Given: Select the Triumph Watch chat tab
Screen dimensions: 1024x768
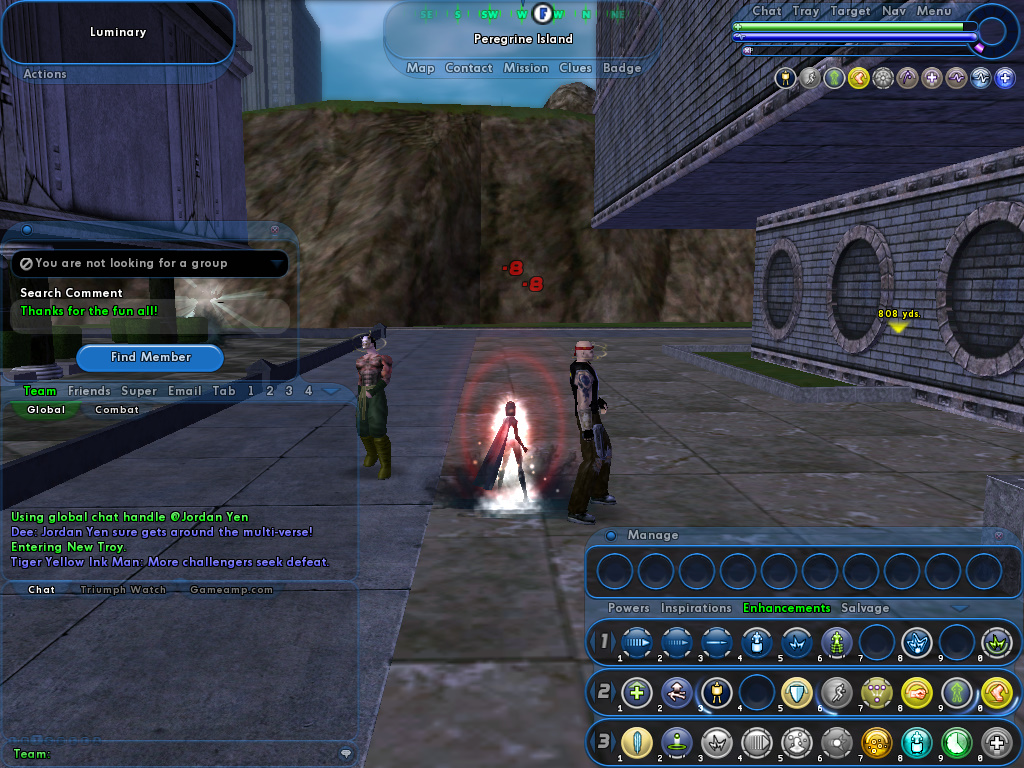Looking at the screenshot, I should pos(123,590).
